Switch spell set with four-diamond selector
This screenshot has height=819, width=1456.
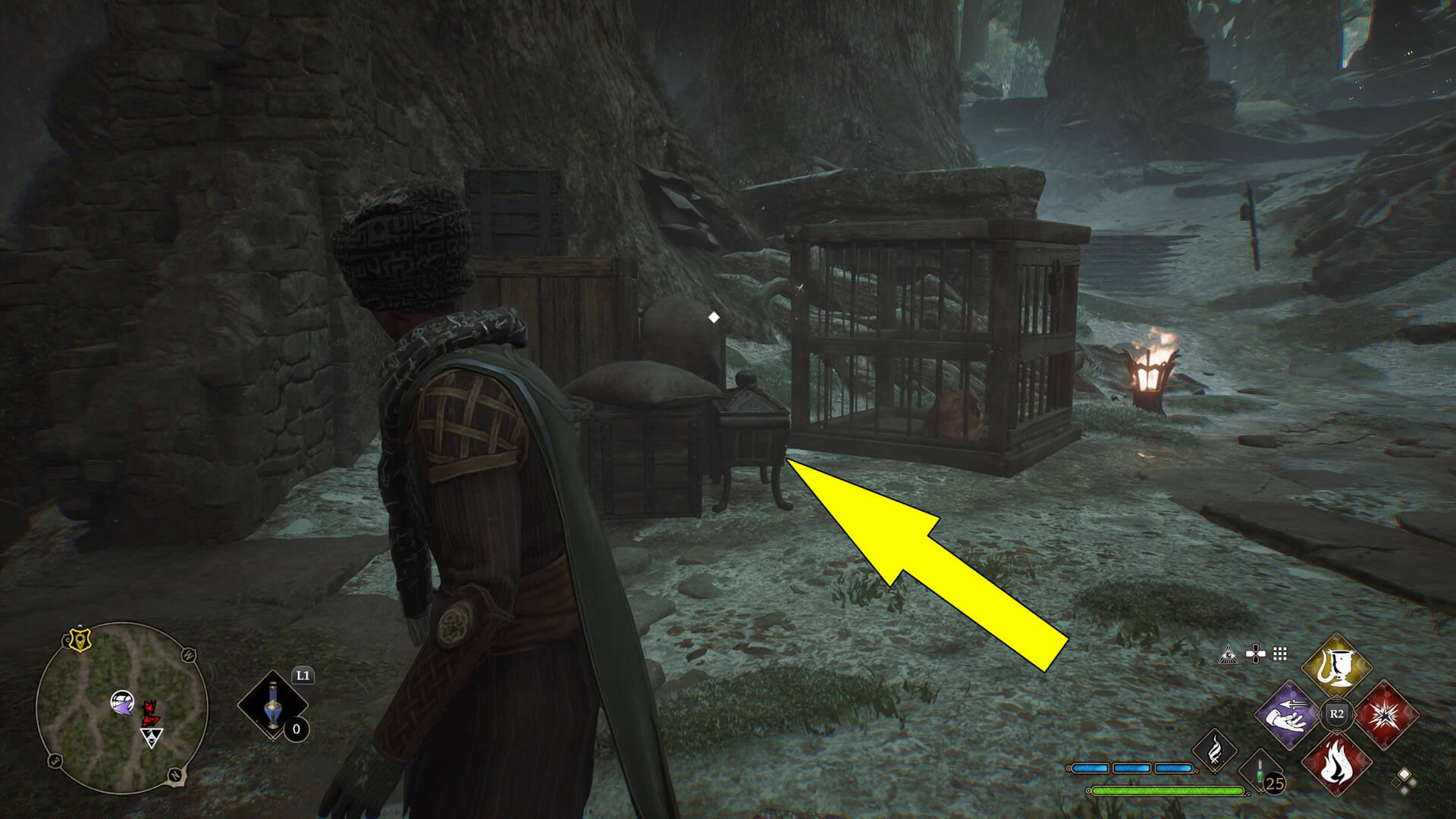(x=1404, y=780)
